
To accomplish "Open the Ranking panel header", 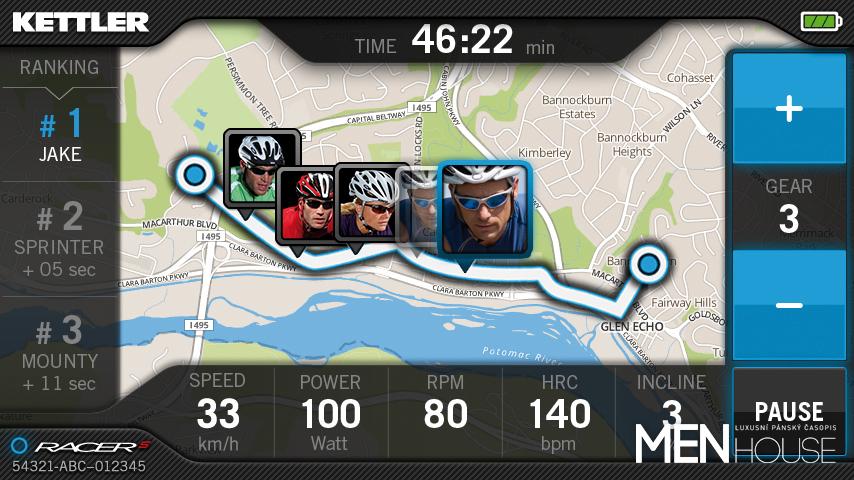I will 60,68.
